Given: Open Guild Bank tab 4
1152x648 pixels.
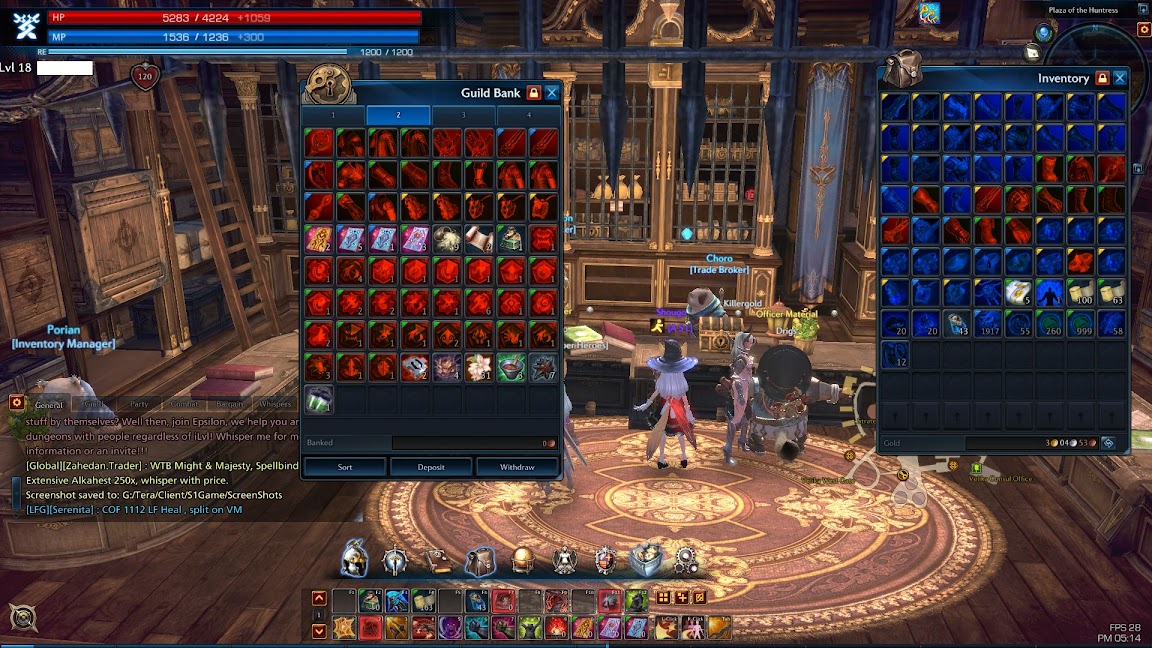Looking at the screenshot, I should tap(529, 116).
